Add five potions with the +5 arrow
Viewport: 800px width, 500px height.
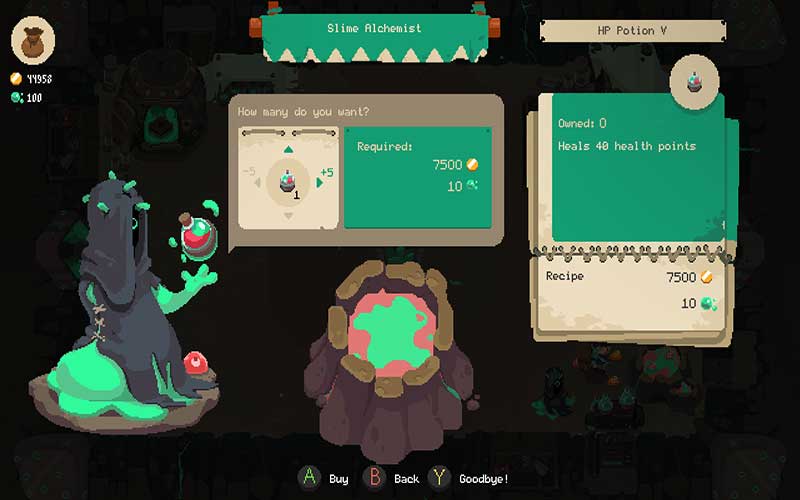click(x=321, y=182)
